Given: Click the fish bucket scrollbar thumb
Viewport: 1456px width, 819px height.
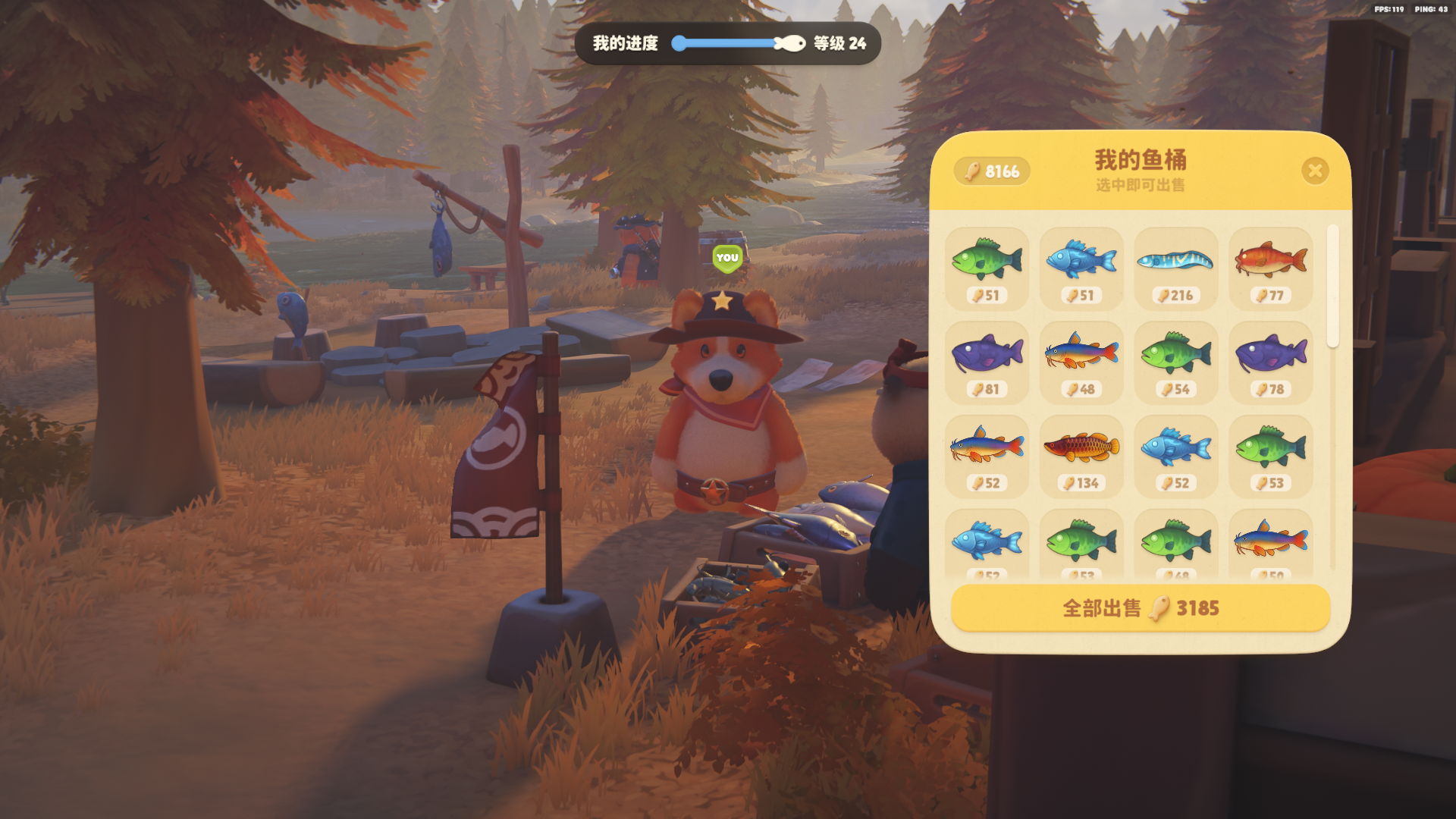Looking at the screenshot, I should point(1332,287).
